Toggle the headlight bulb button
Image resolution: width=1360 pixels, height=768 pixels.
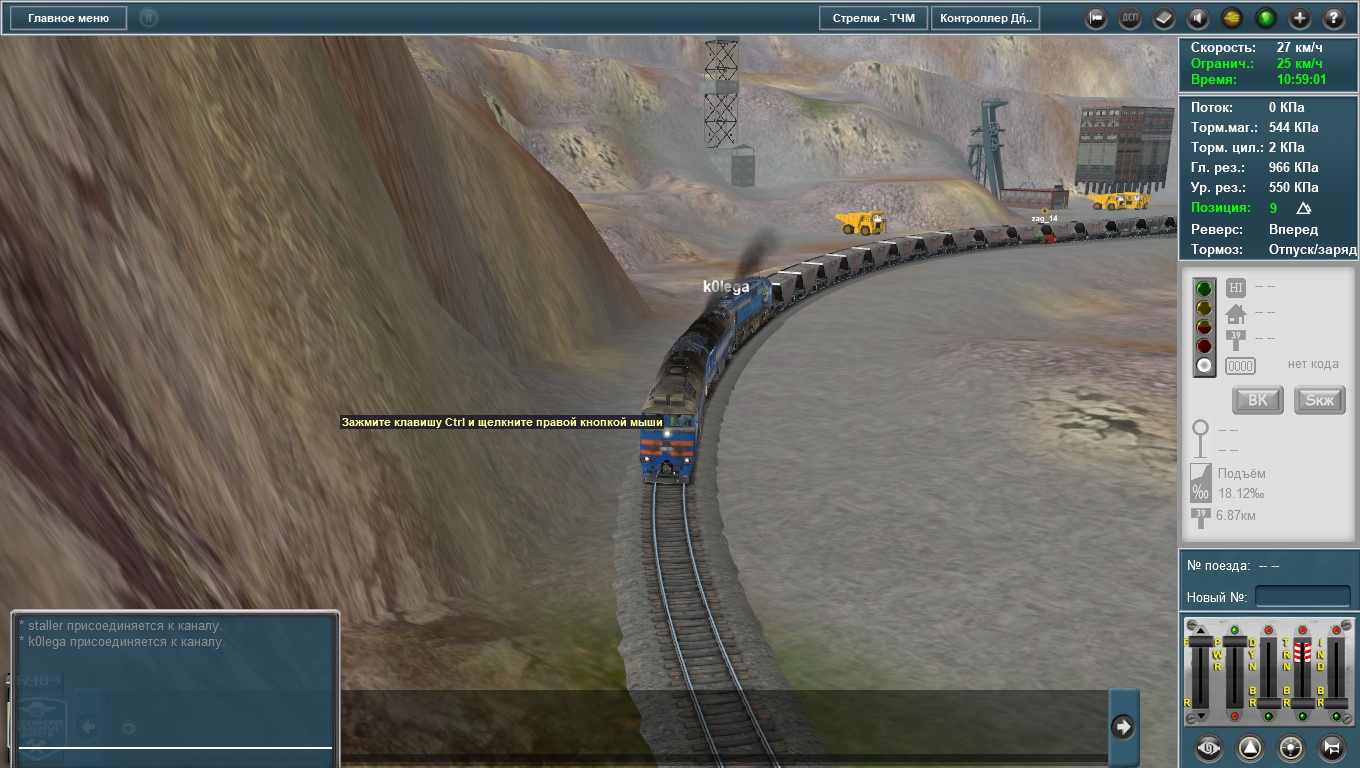[x=1291, y=747]
